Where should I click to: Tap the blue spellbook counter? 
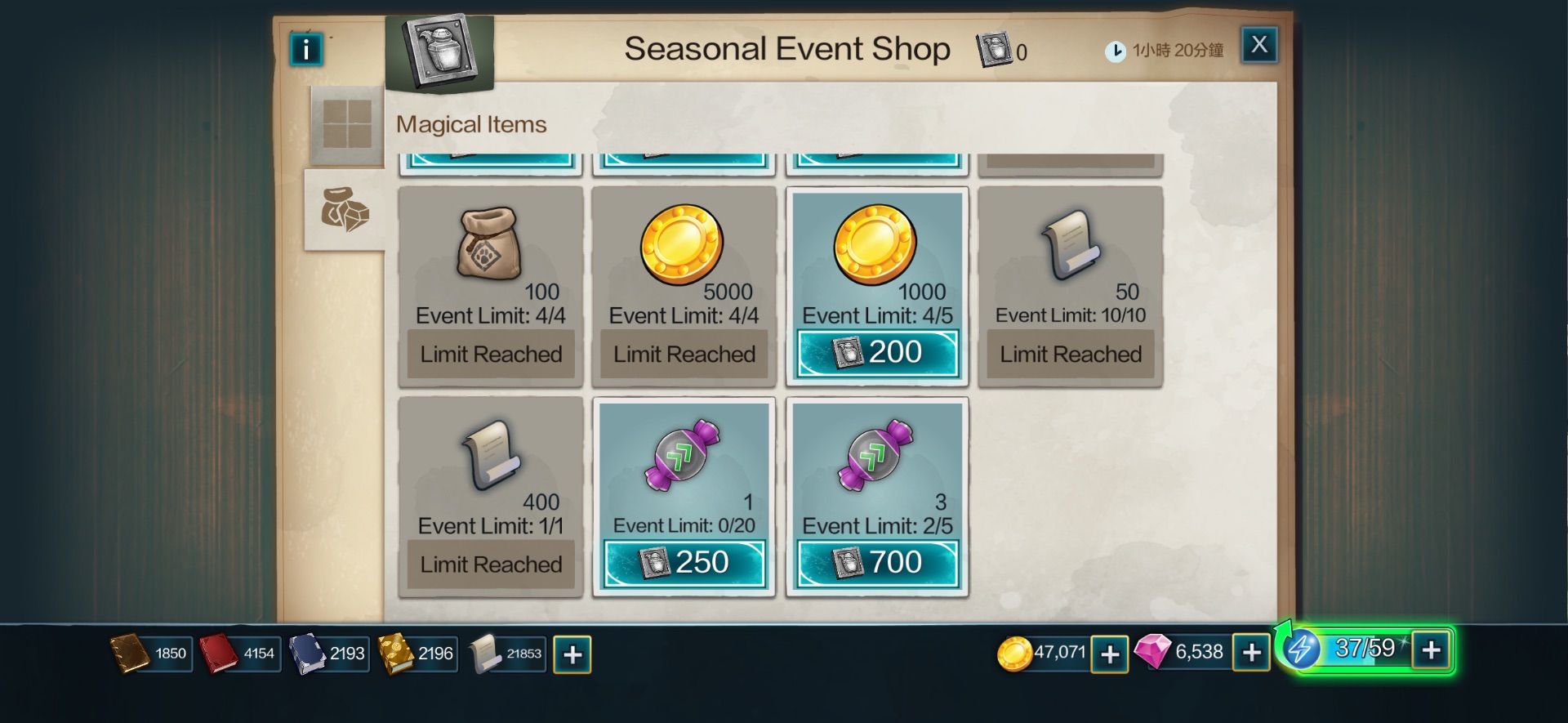[328, 654]
